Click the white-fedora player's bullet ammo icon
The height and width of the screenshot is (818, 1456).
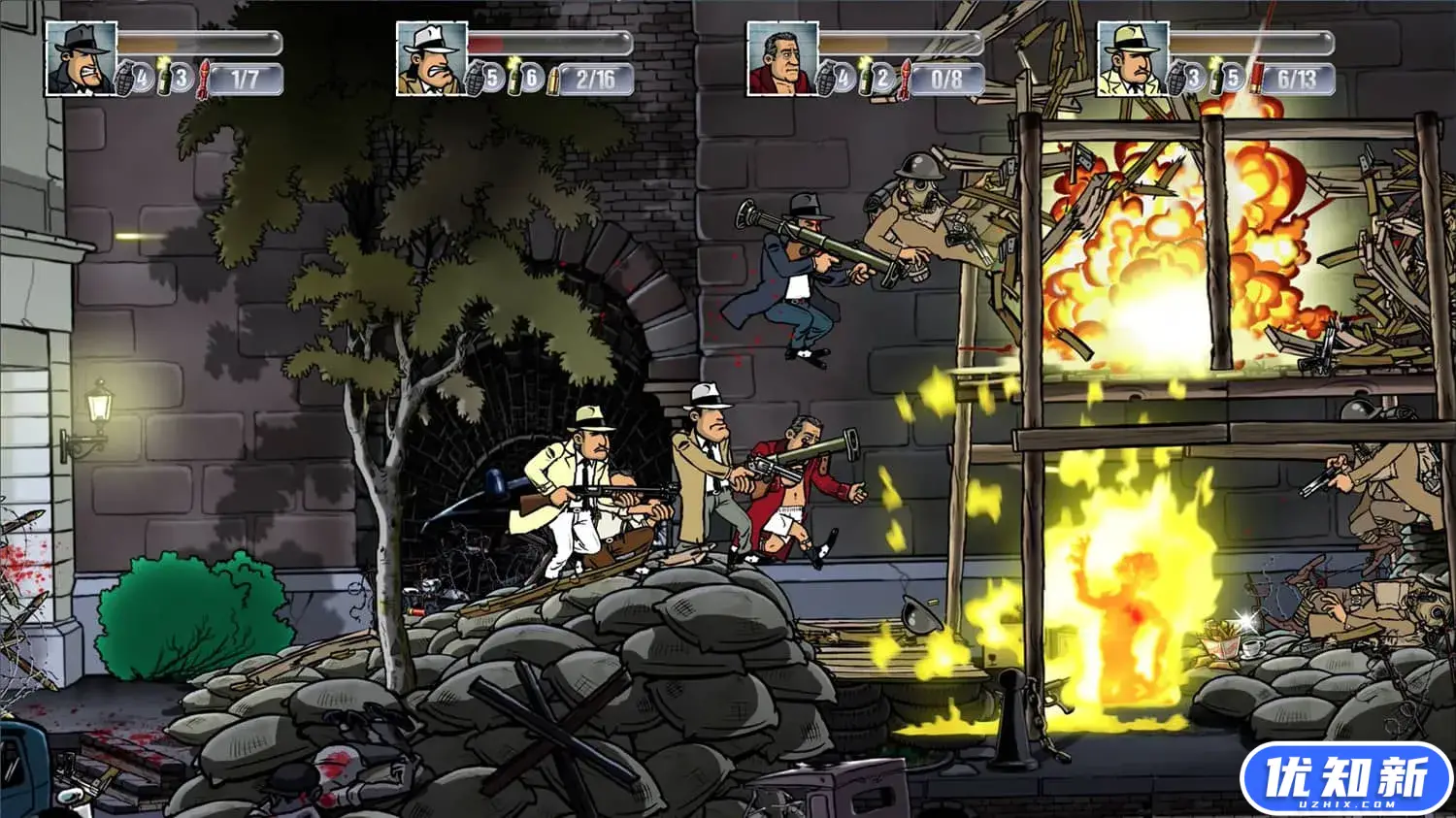tap(555, 78)
